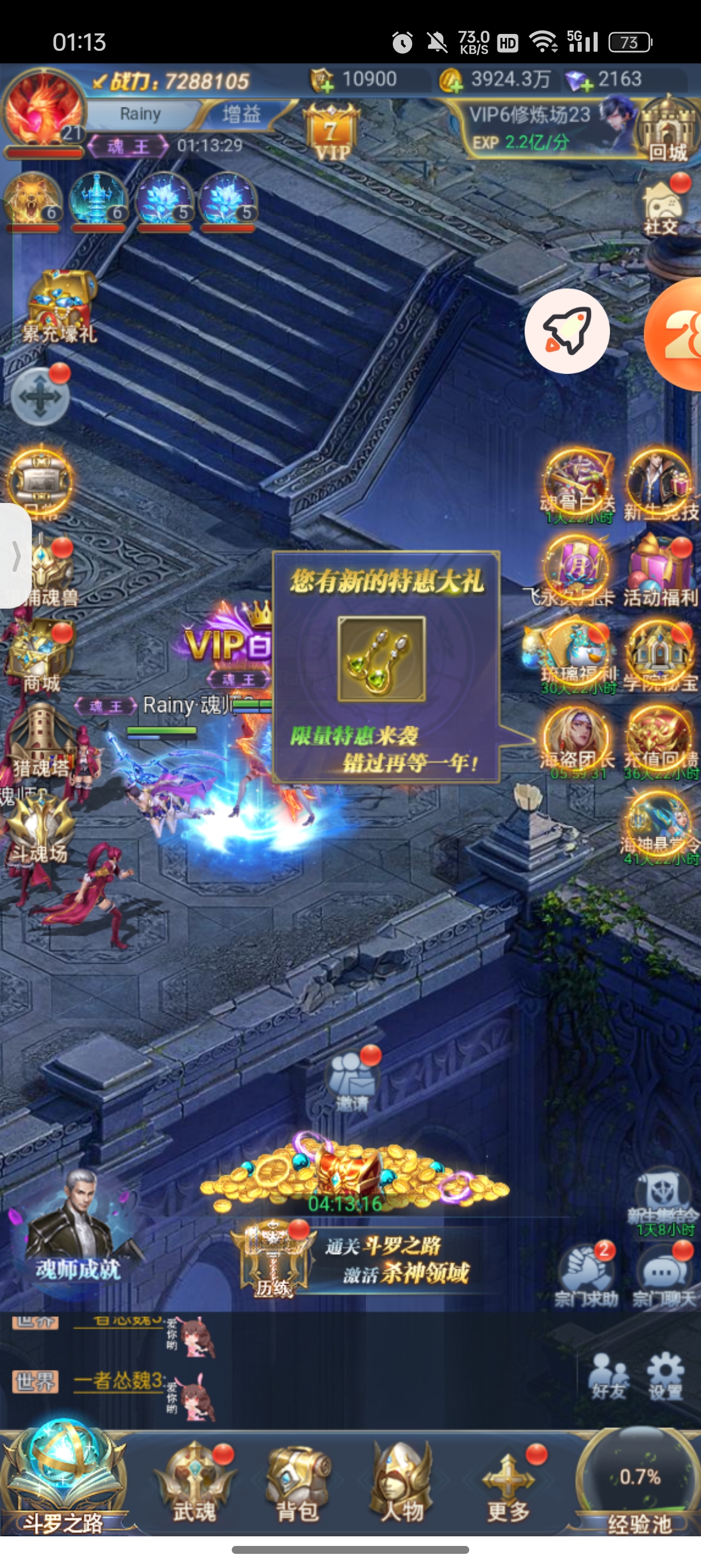This screenshot has width=701, height=1568.
Task: Enter the 猎魂塔 soul hunting tower
Action: [x=40, y=739]
